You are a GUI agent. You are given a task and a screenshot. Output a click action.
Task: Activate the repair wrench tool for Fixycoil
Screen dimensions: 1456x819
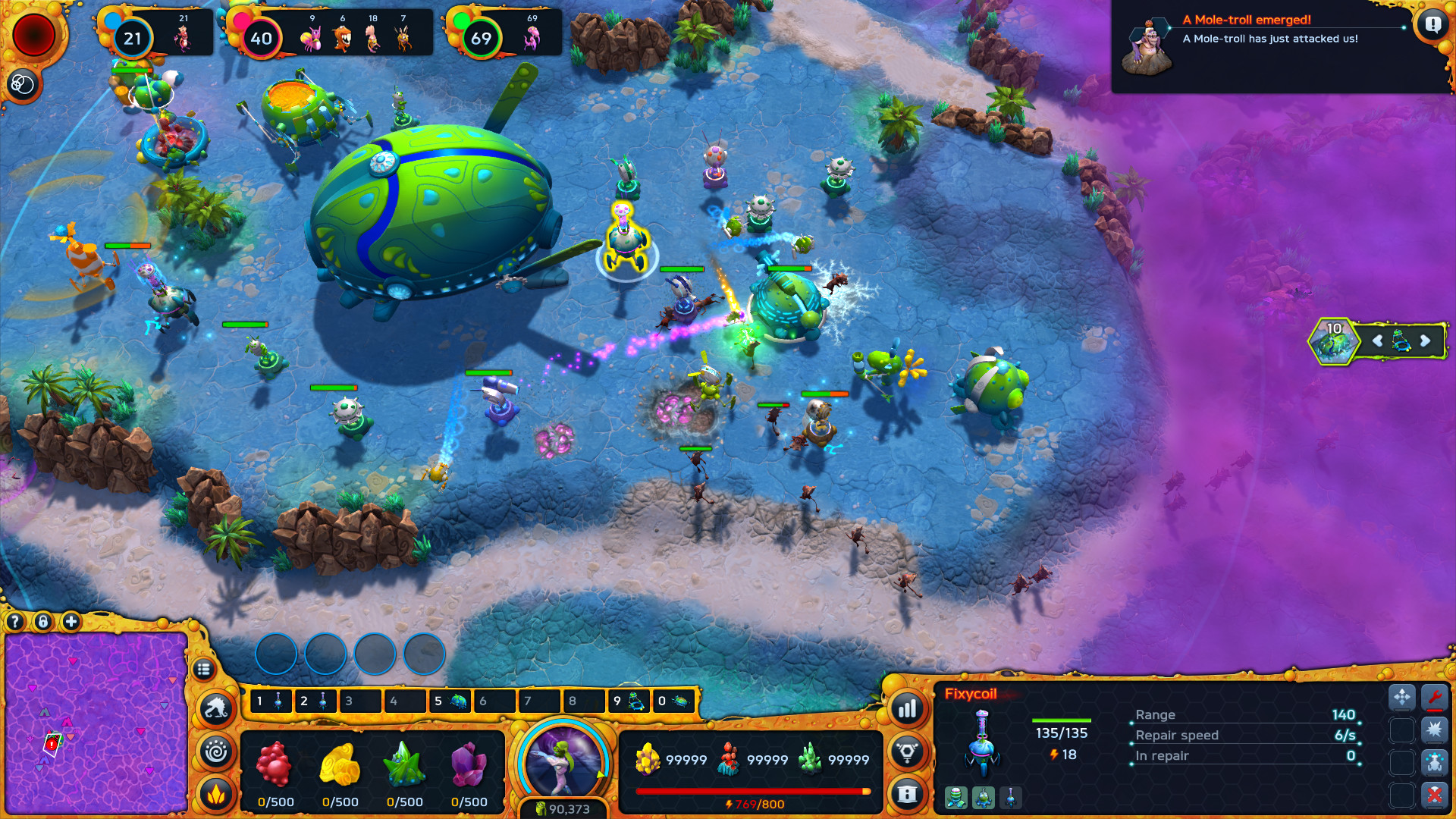pos(1435,698)
